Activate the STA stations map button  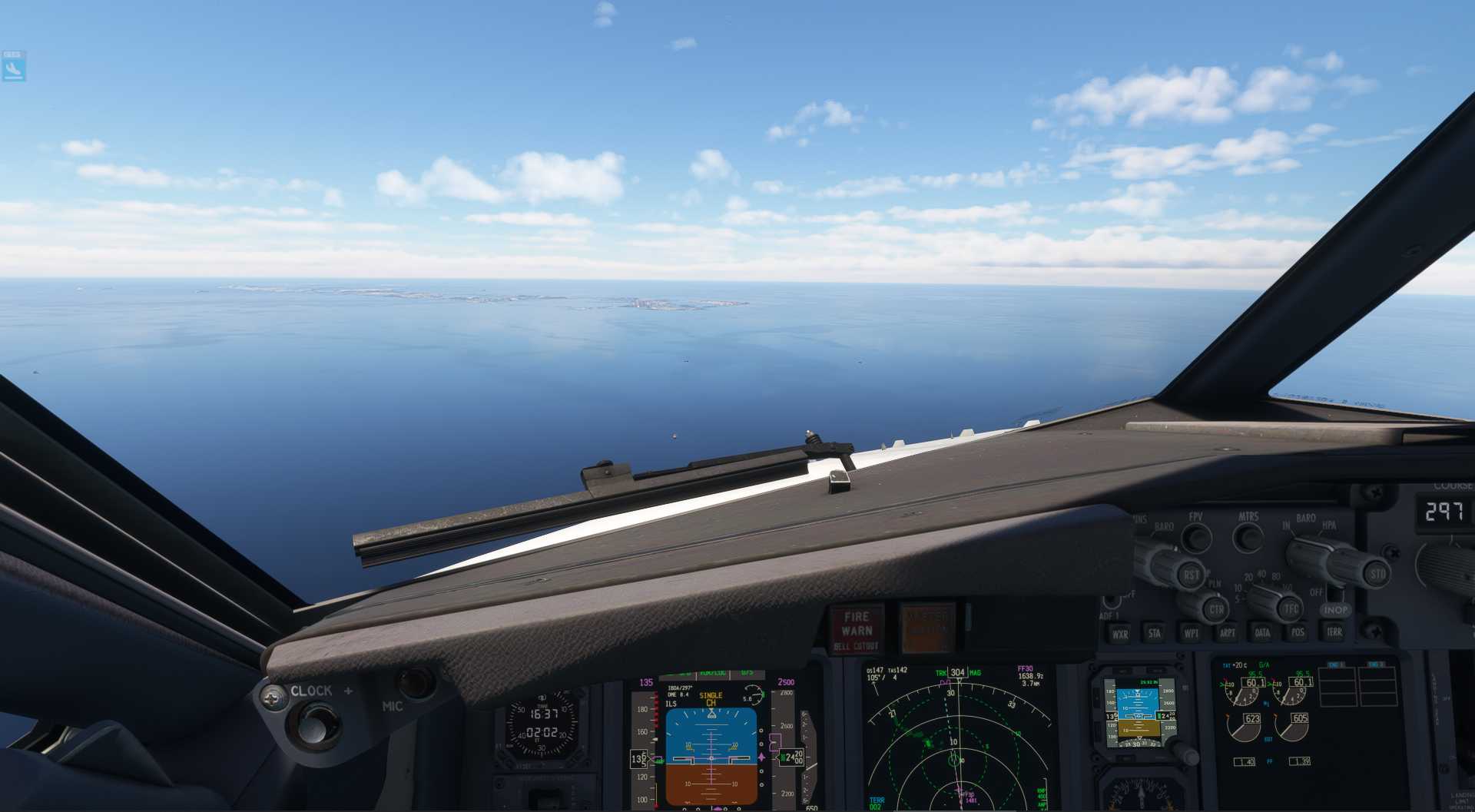point(1154,634)
